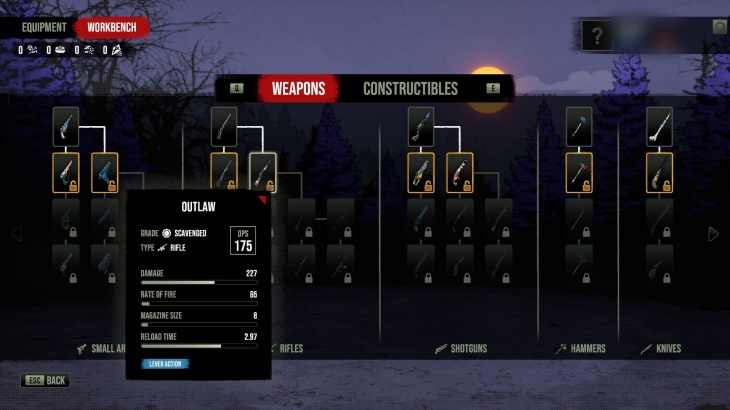
Task: Show next weapon categories with right arrow
Action: pyautogui.click(x=713, y=234)
